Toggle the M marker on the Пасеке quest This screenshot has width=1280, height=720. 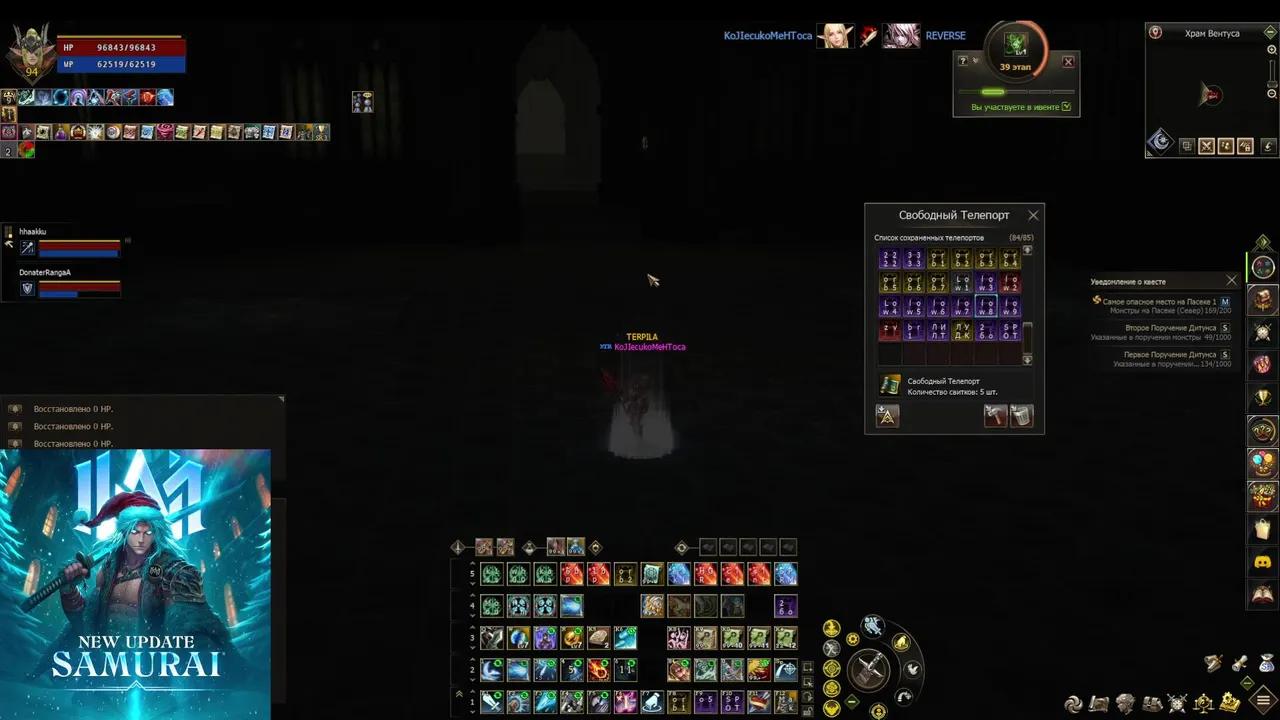1226,299
